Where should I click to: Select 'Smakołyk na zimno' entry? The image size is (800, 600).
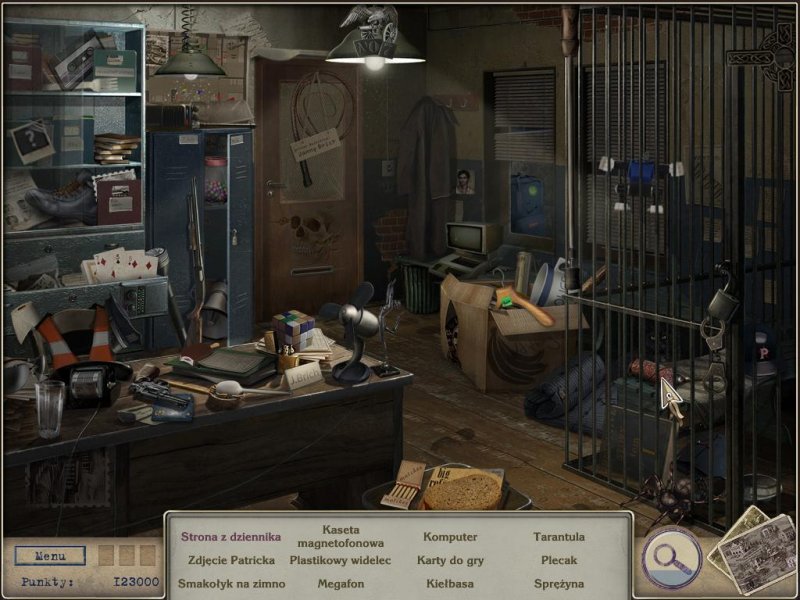pos(230,583)
